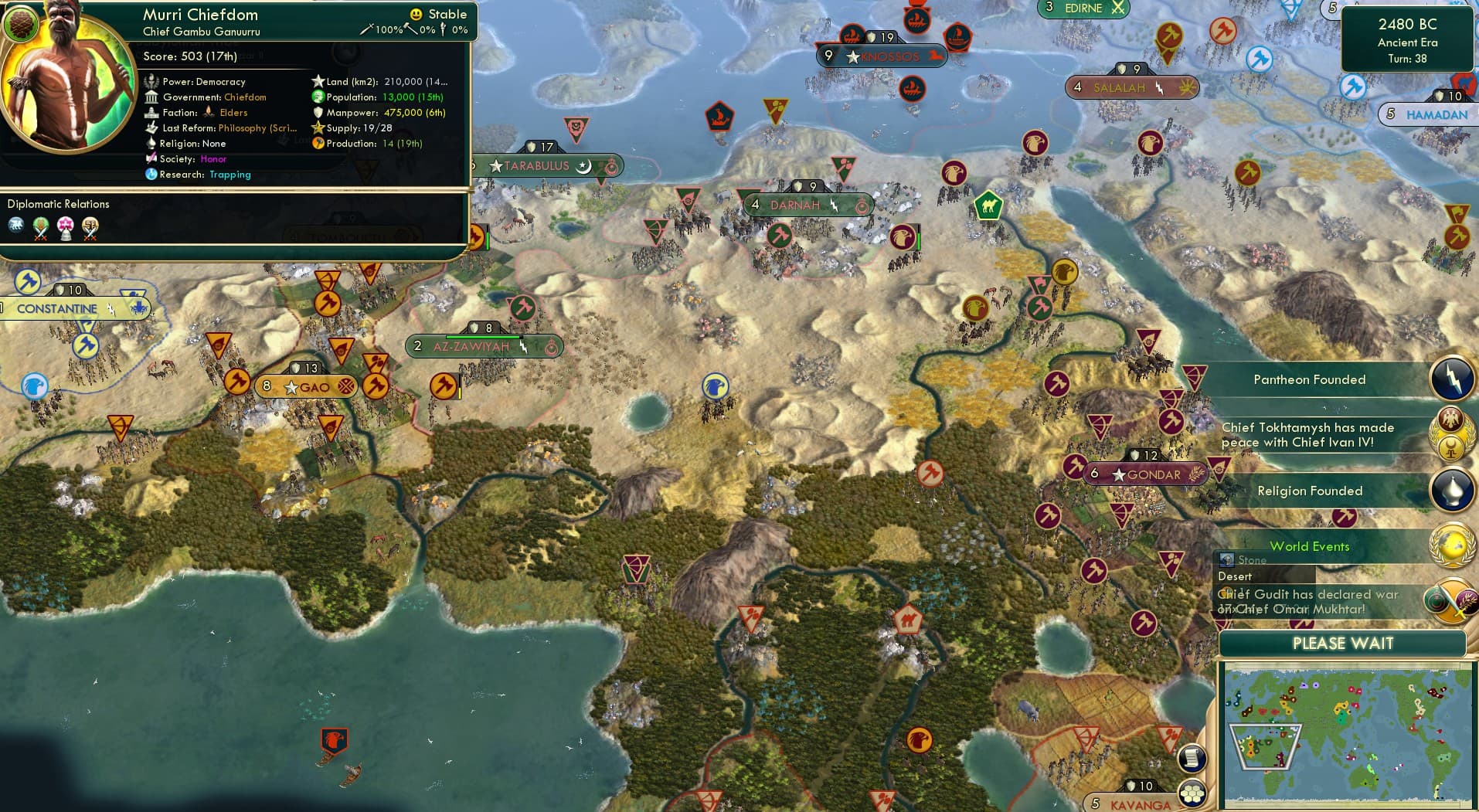Click the white lion Diplomatic Relations civ icon
This screenshot has width=1479, height=812.
[15, 225]
